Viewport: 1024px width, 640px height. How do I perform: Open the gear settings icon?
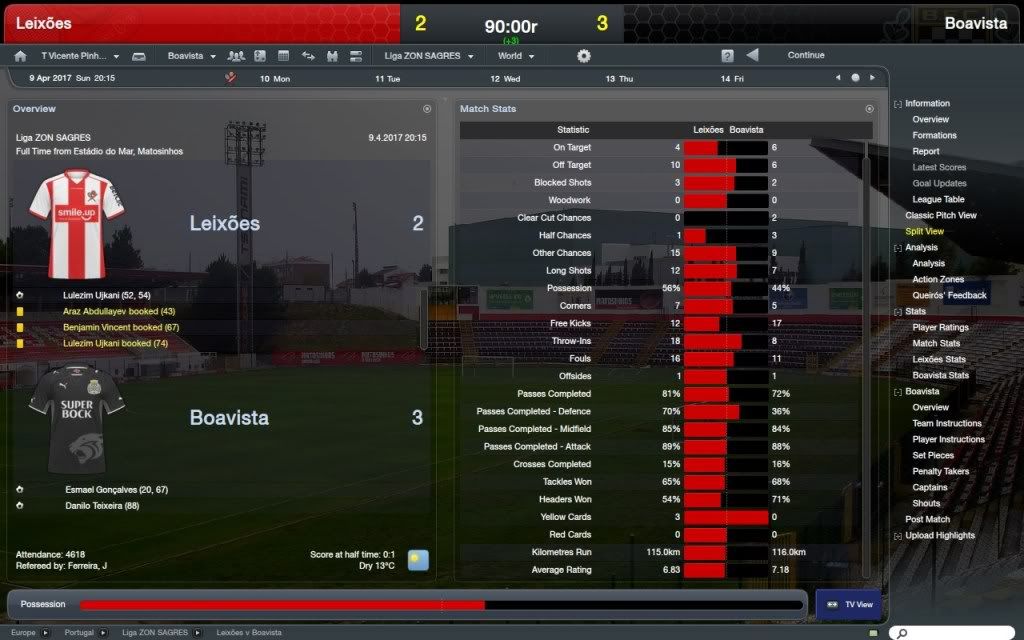[584, 56]
